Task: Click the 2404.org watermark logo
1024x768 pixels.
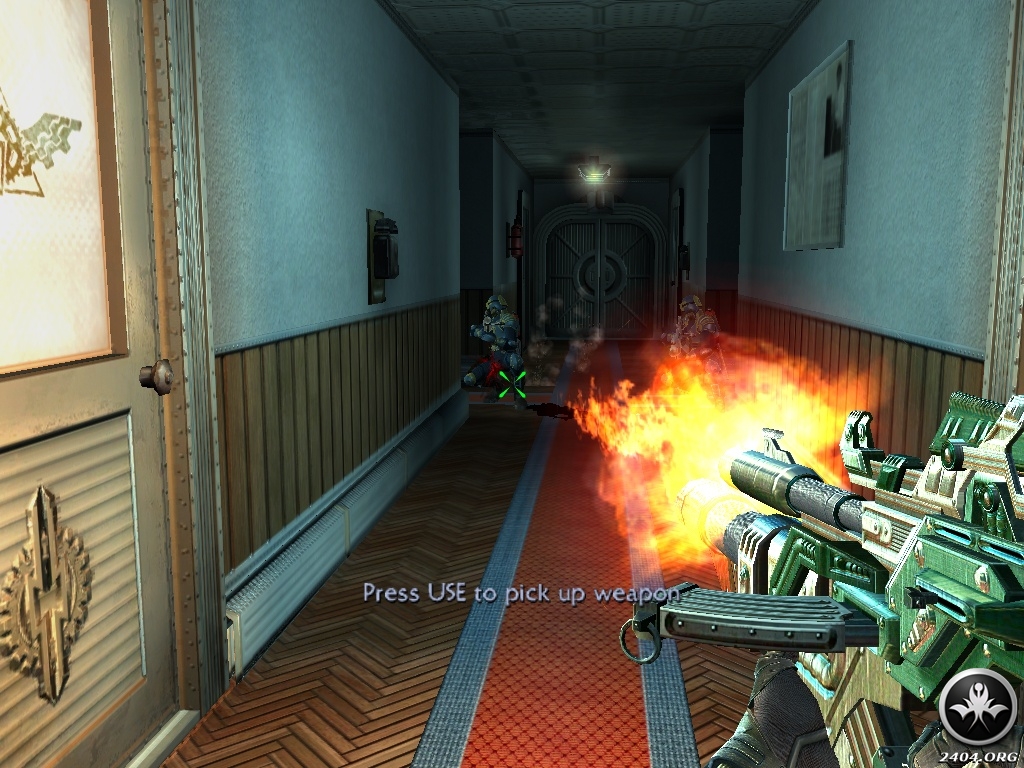Action: click(x=979, y=707)
